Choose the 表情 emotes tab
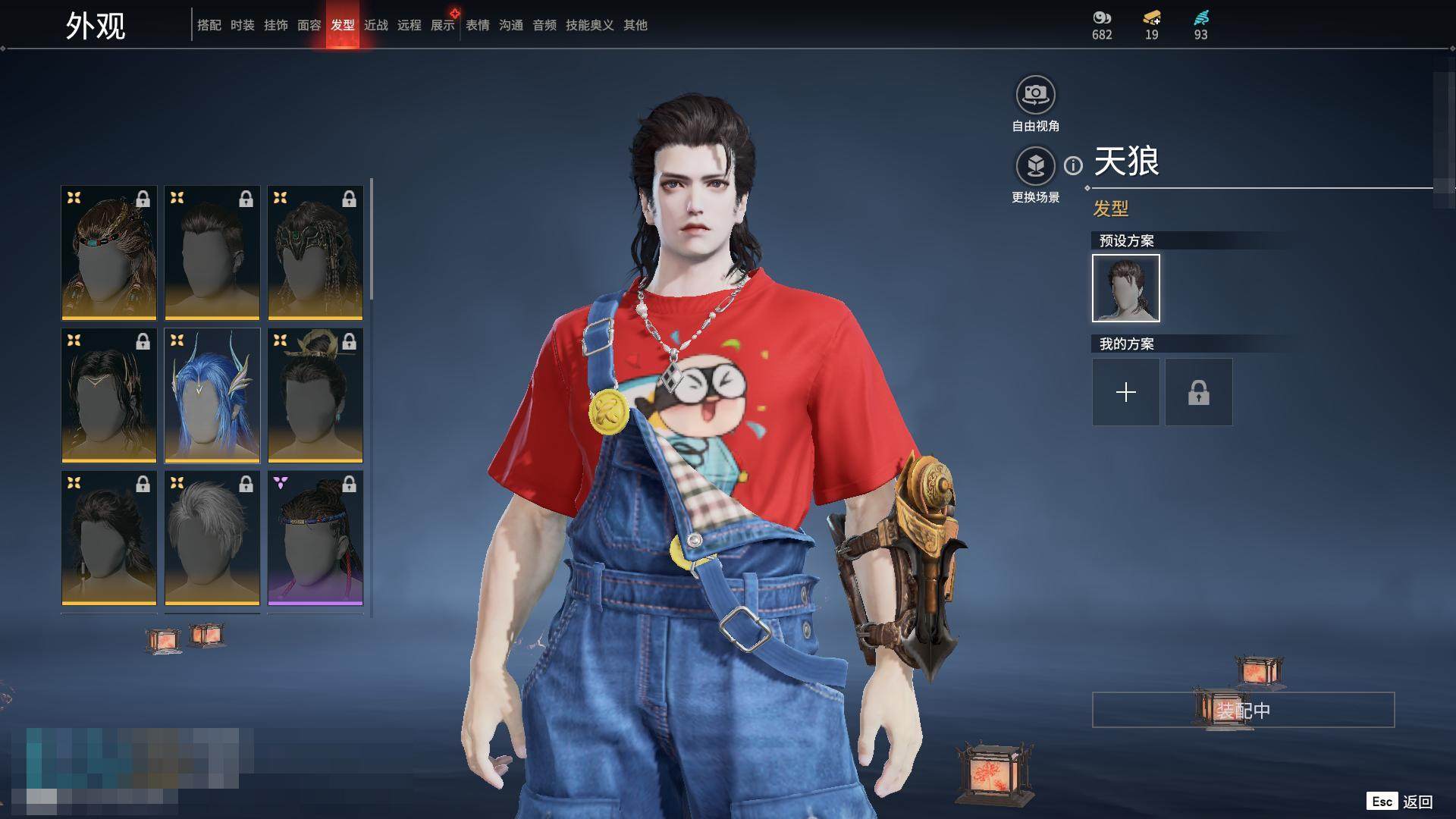1456x819 pixels. (x=477, y=25)
